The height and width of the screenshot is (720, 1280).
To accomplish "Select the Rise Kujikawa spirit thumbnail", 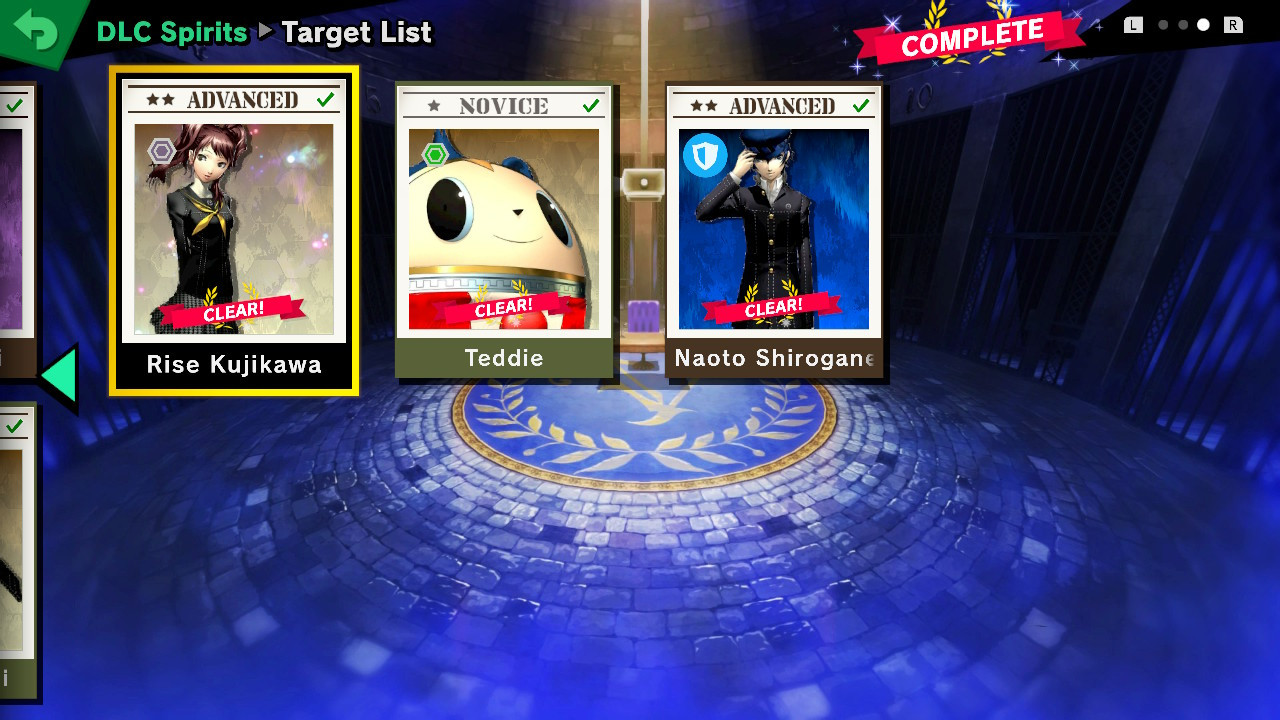I will tap(233, 225).
